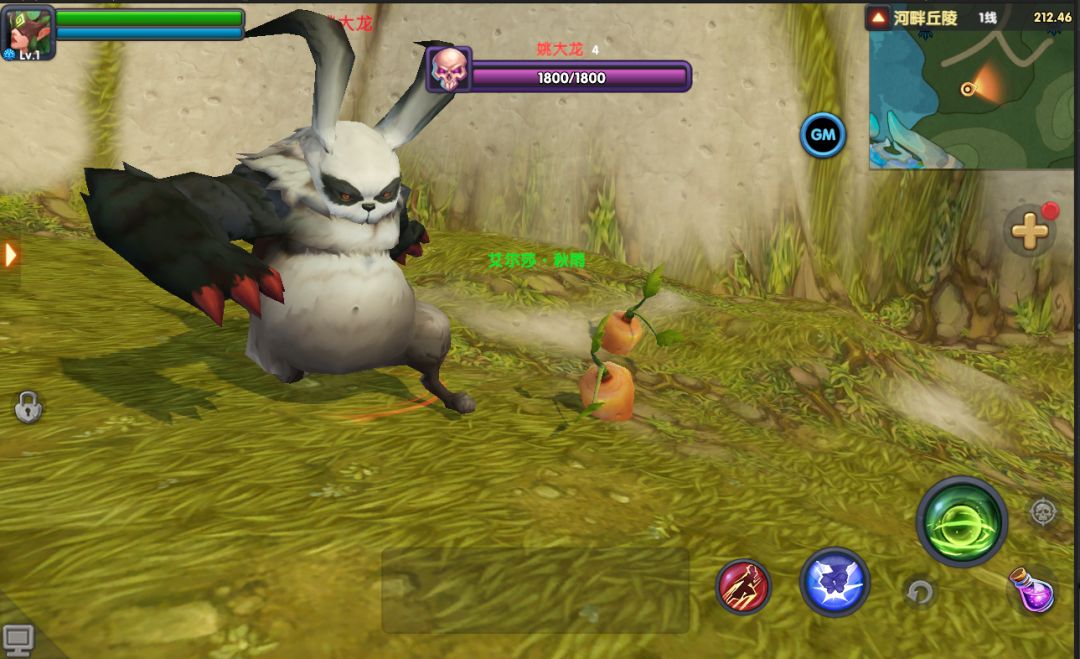The image size is (1080, 659).
Task: Select the skull boss target portrait
Action: click(x=449, y=69)
